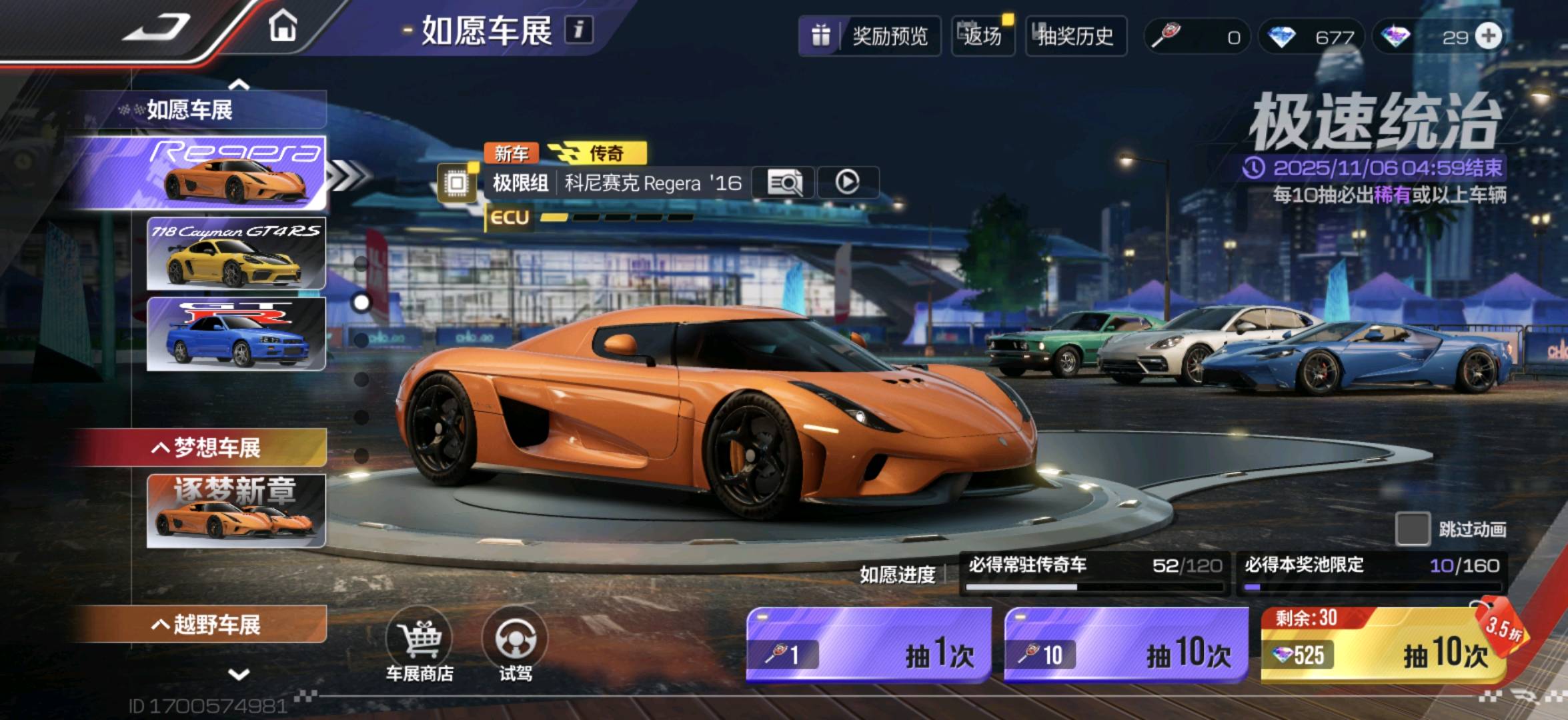Expand the 越野车展 section

pyautogui.click(x=205, y=625)
